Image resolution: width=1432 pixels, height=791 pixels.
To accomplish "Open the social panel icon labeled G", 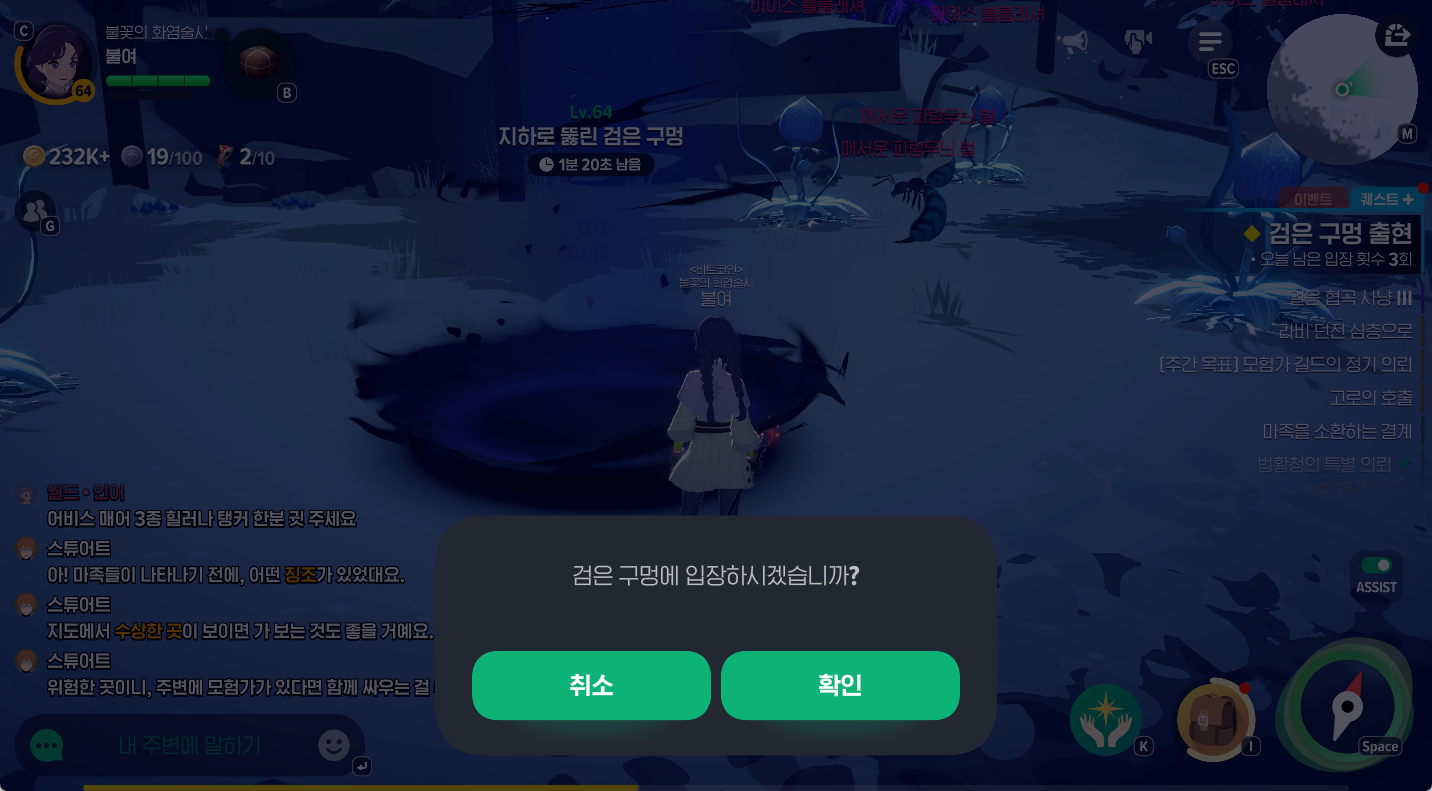I will coord(36,210).
